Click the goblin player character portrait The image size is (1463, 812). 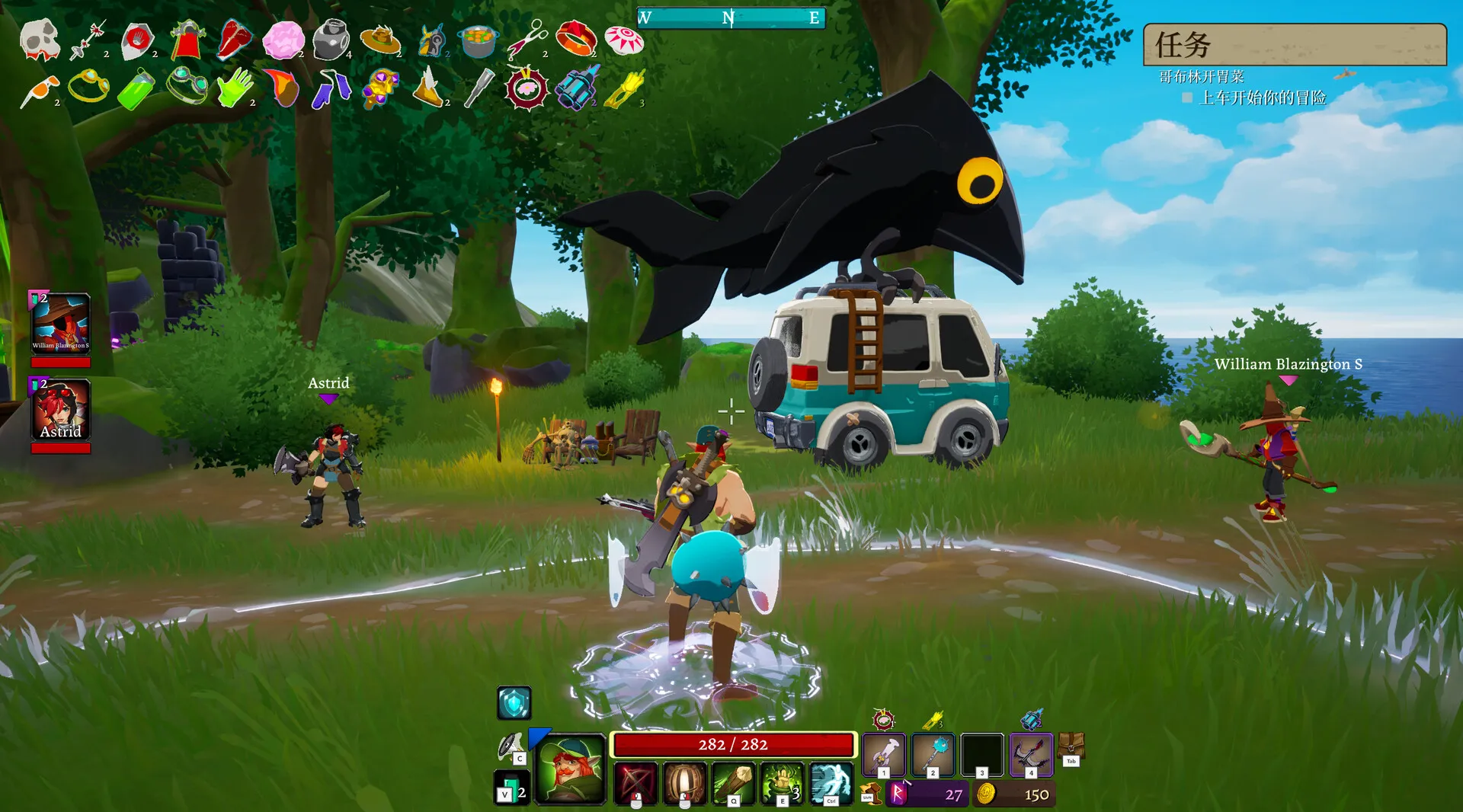[570, 769]
